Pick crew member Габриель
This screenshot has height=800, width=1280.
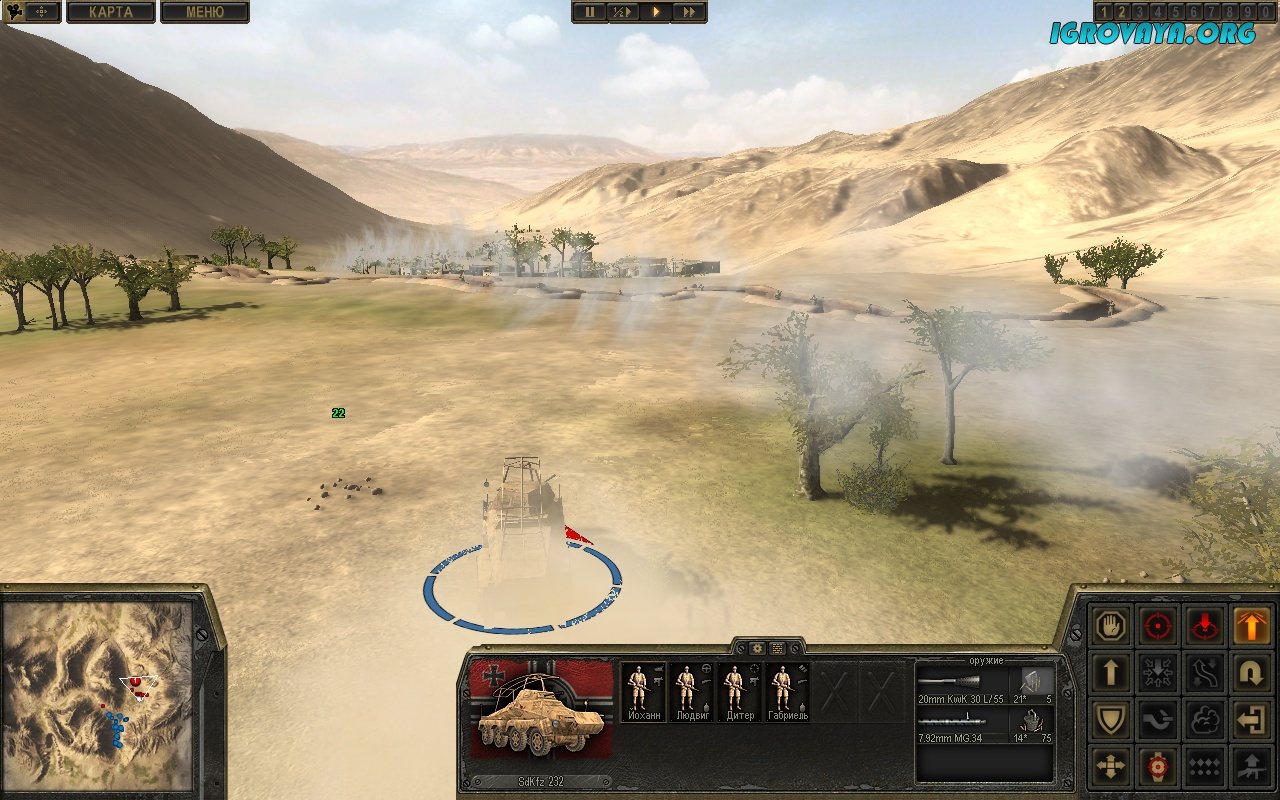[x=788, y=692]
